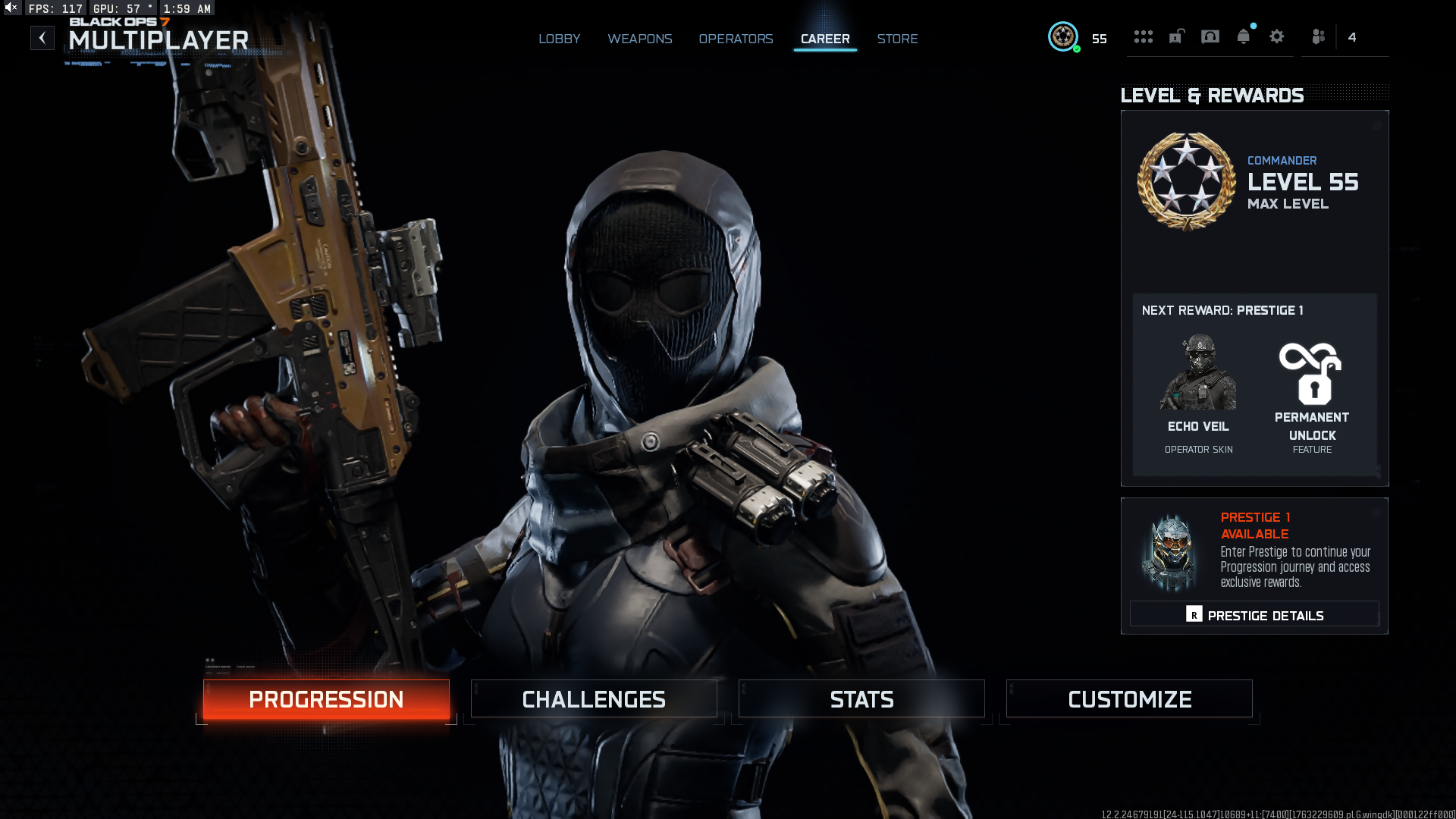1456x819 pixels.
Task: Click the Career tab
Action: tap(825, 39)
